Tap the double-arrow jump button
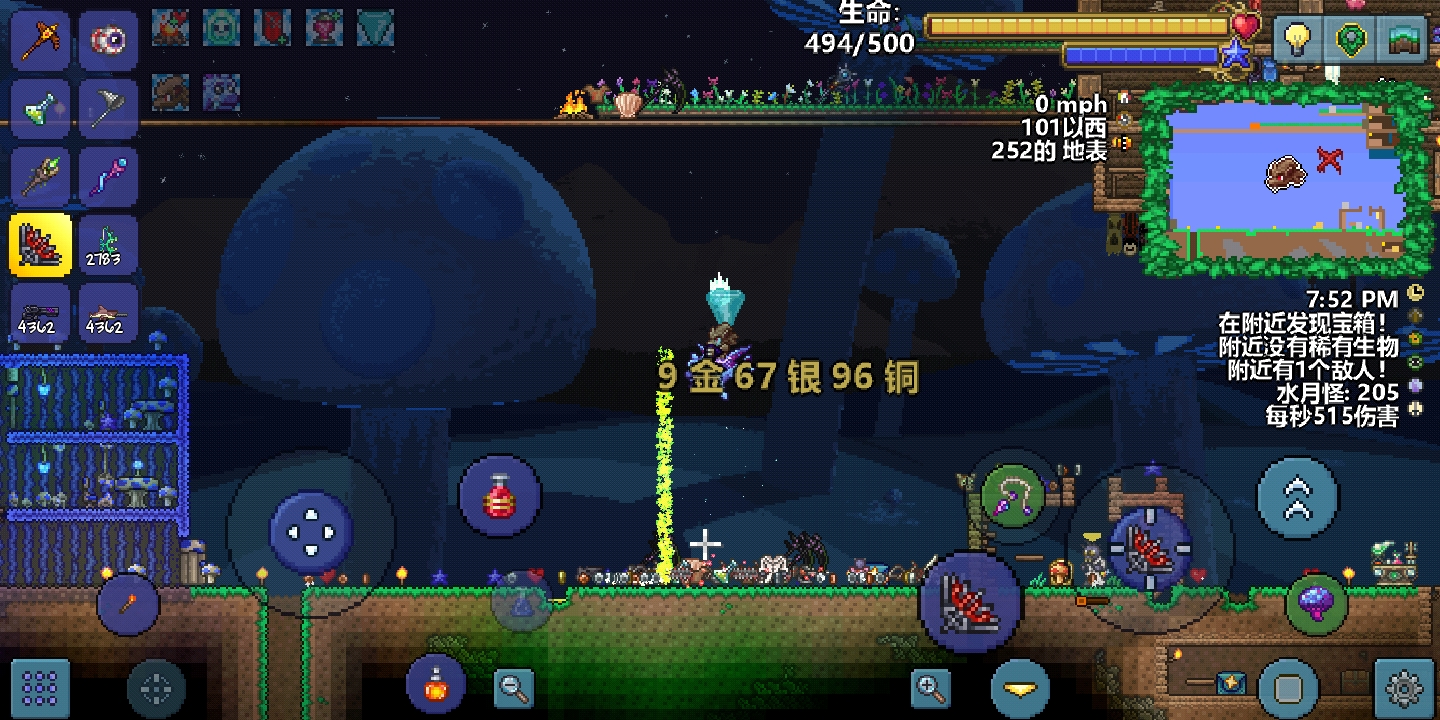The height and width of the screenshot is (720, 1440). [1297, 497]
